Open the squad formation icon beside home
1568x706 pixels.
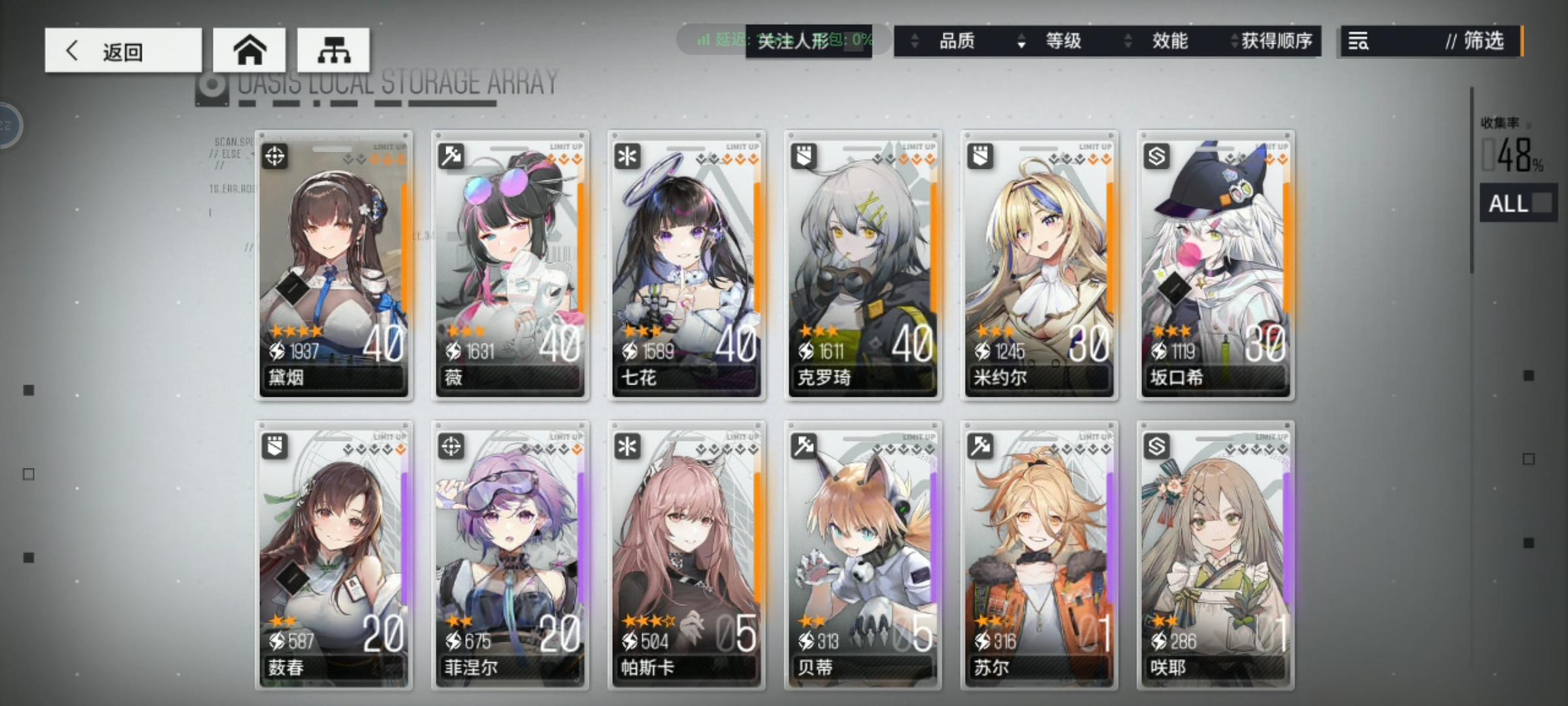[335, 49]
